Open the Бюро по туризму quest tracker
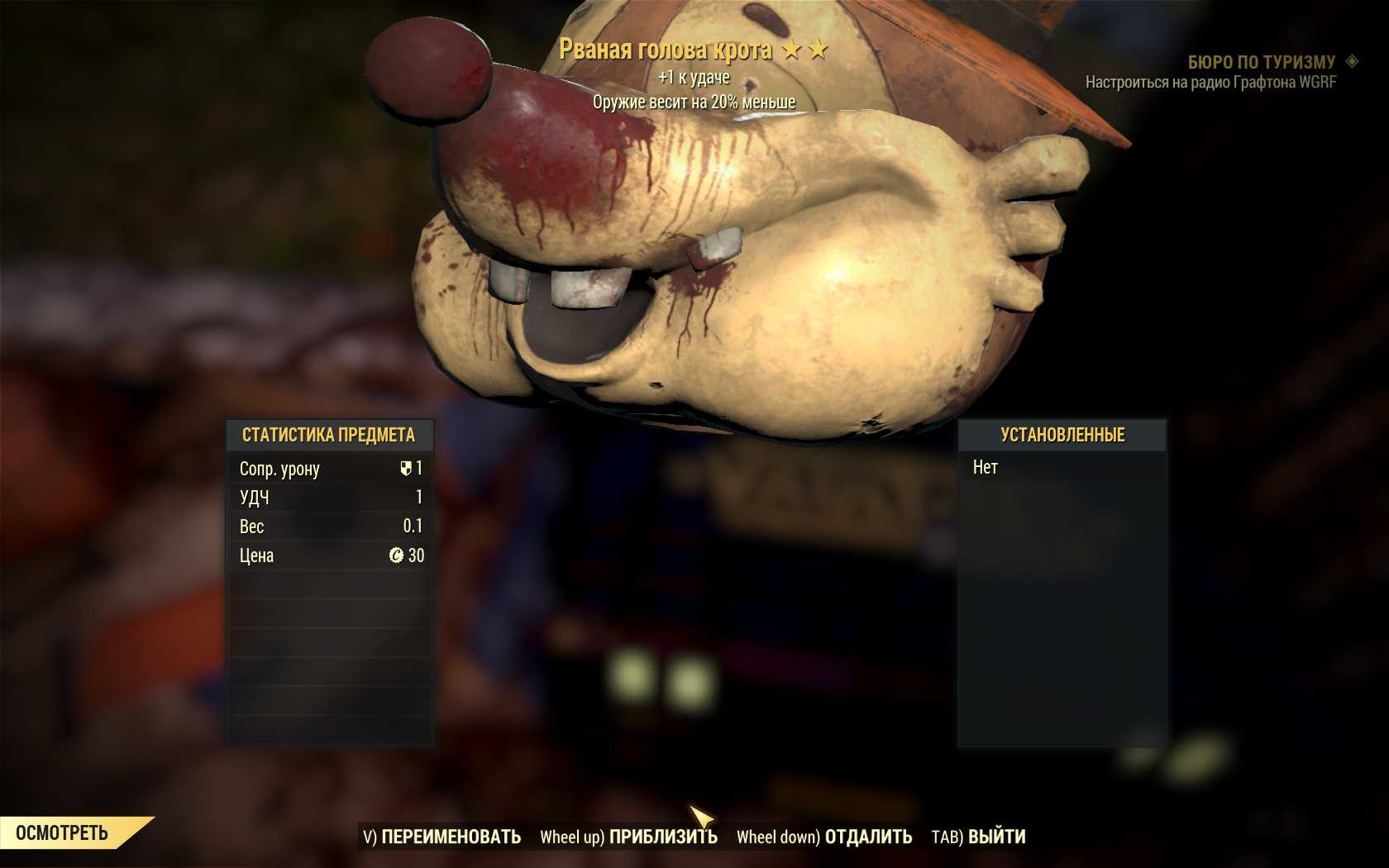The height and width of the screenshot is (868, 1389). (1261, 62)
